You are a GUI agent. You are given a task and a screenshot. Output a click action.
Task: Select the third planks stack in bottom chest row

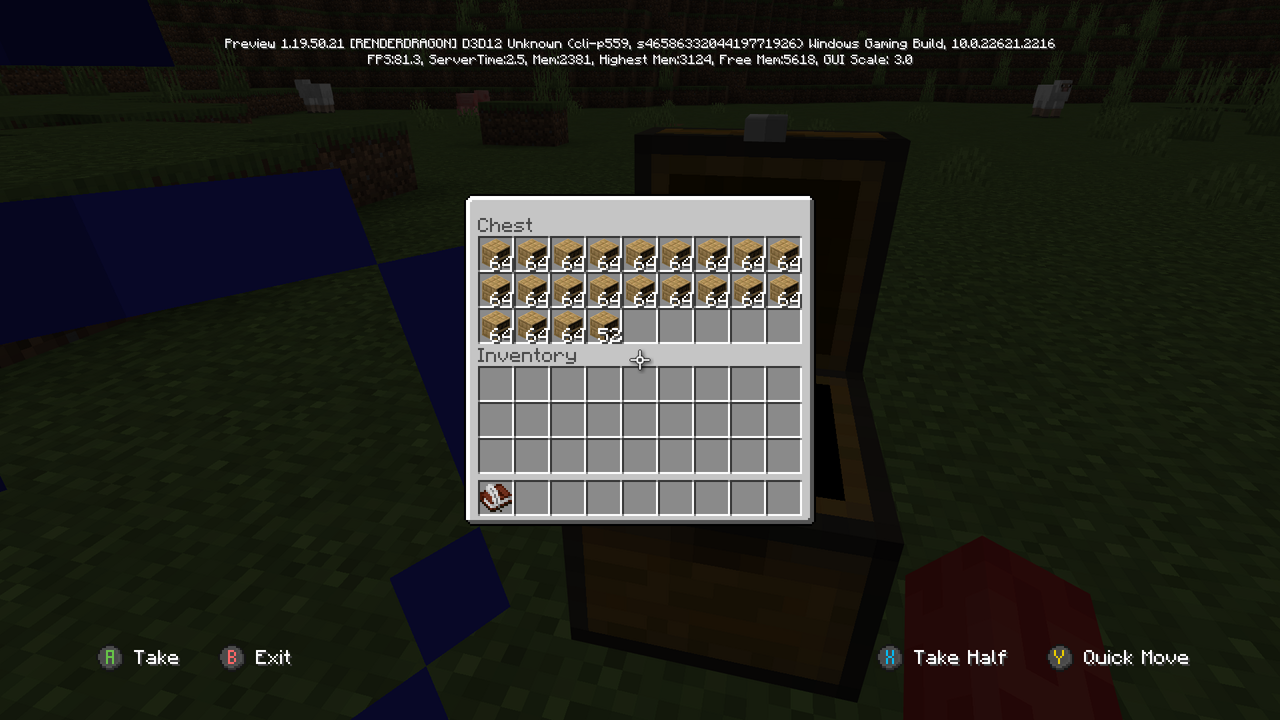[567, 327]
